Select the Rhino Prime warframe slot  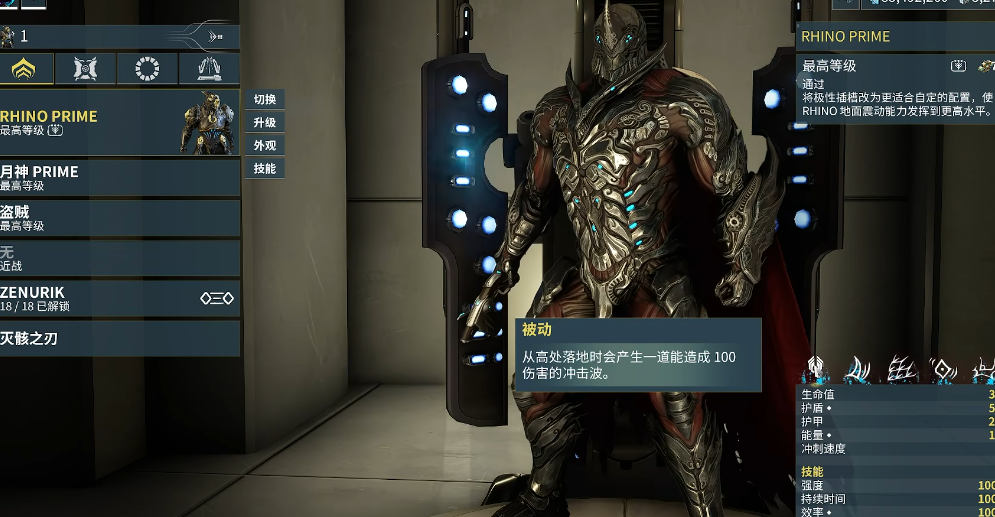tap(120, 122)
